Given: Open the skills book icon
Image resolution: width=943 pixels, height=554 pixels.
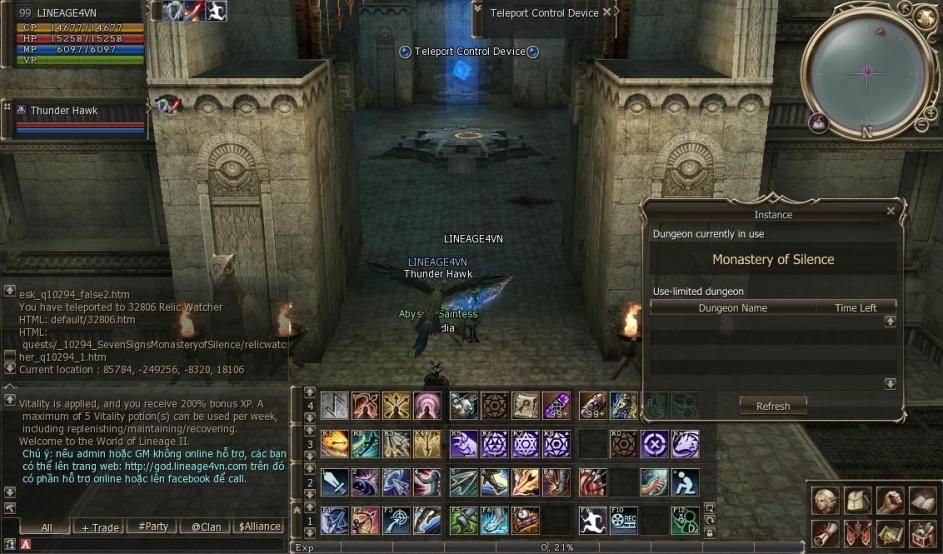Looking at the screenshot, I should (921, 500).
